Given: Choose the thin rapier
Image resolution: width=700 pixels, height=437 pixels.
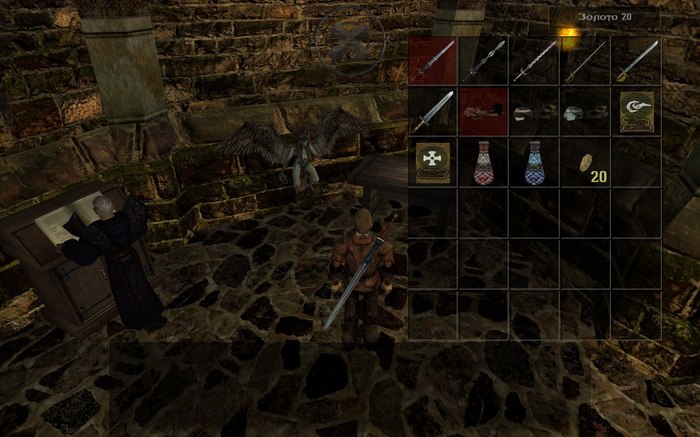Looking at the screenshot, I should point(586,60).
